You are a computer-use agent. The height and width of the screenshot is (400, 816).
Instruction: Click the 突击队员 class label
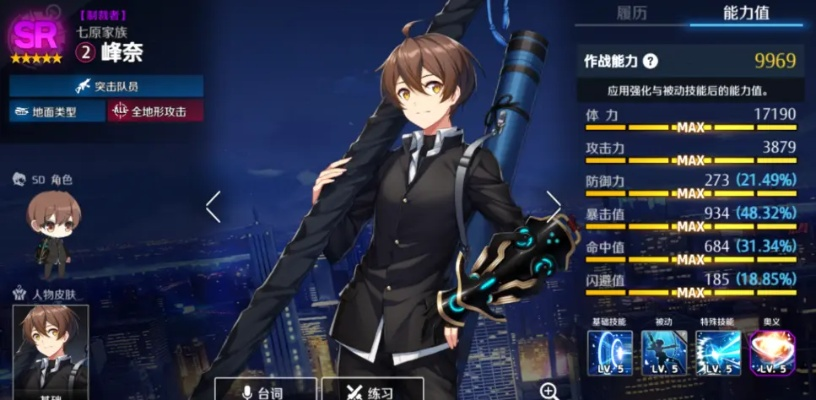pos(107,86)
